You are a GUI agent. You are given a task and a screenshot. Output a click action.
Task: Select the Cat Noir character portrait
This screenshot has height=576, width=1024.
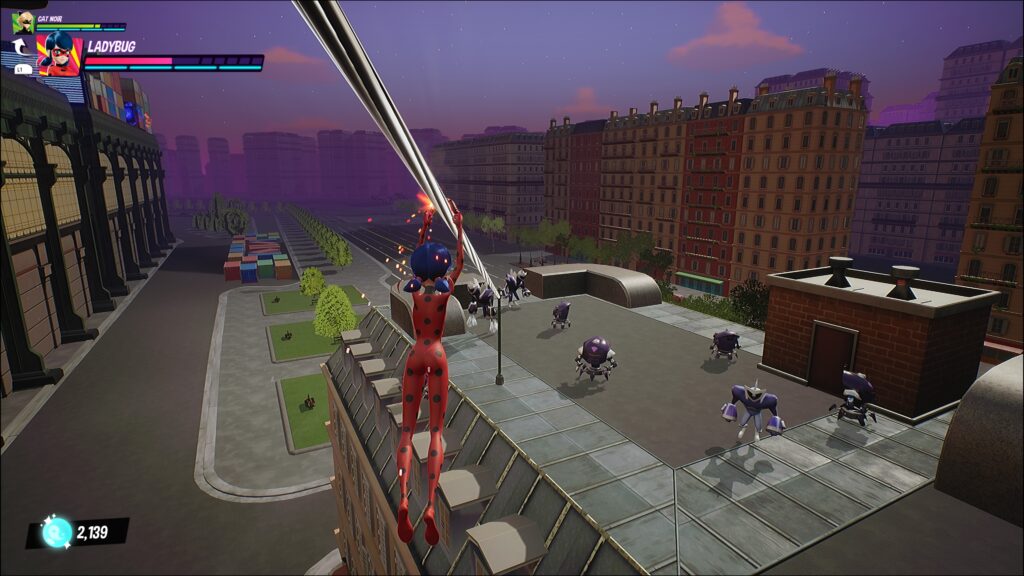[x=22, y=22]
